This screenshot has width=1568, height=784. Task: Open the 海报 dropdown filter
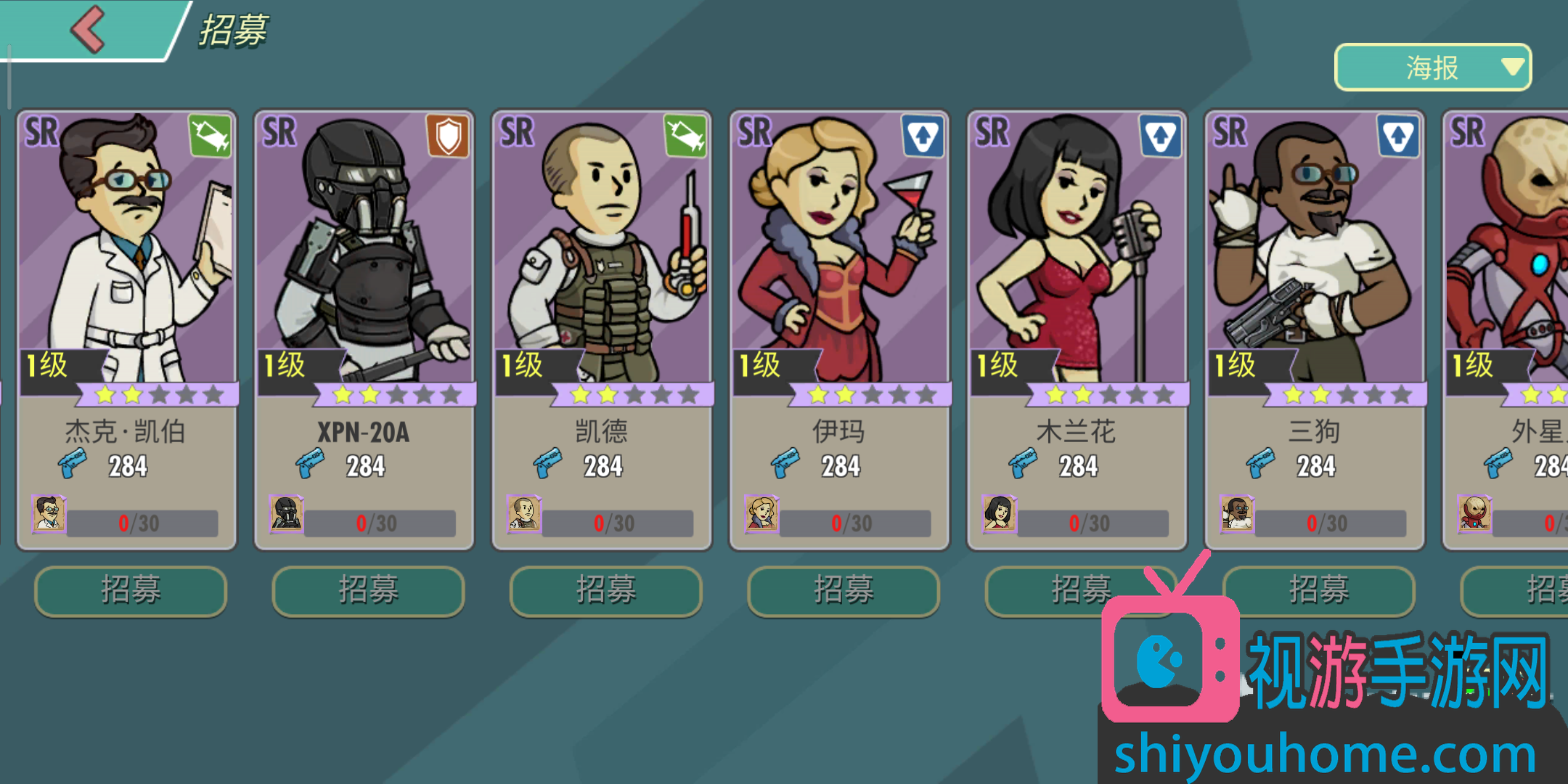click(1432, 68)
